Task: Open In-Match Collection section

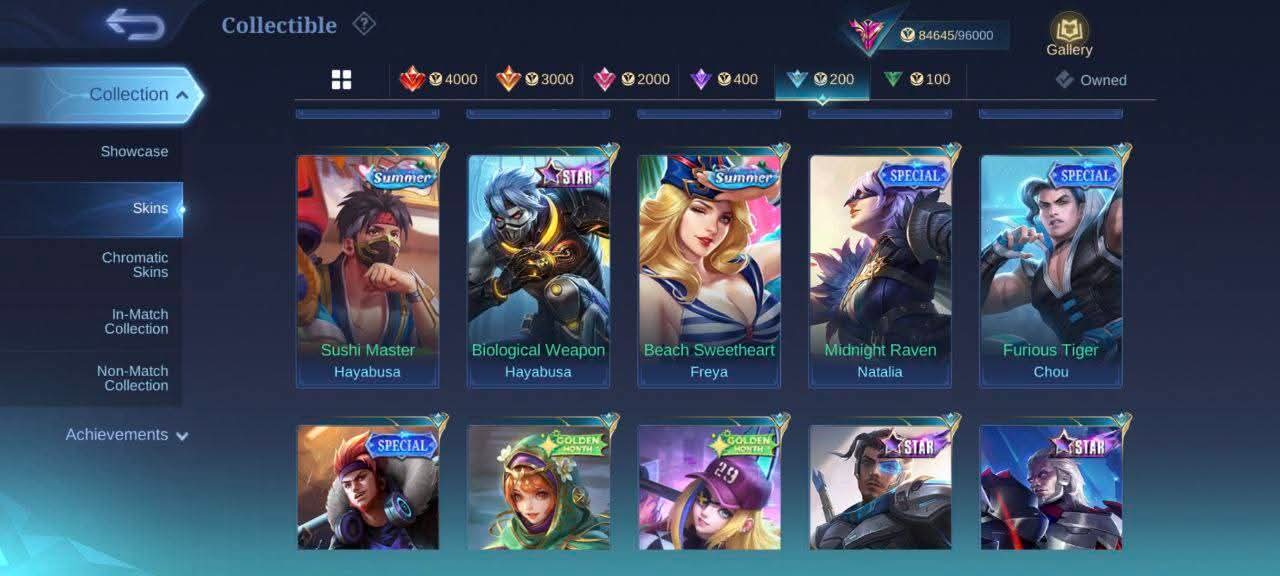Action: (136, 321)
